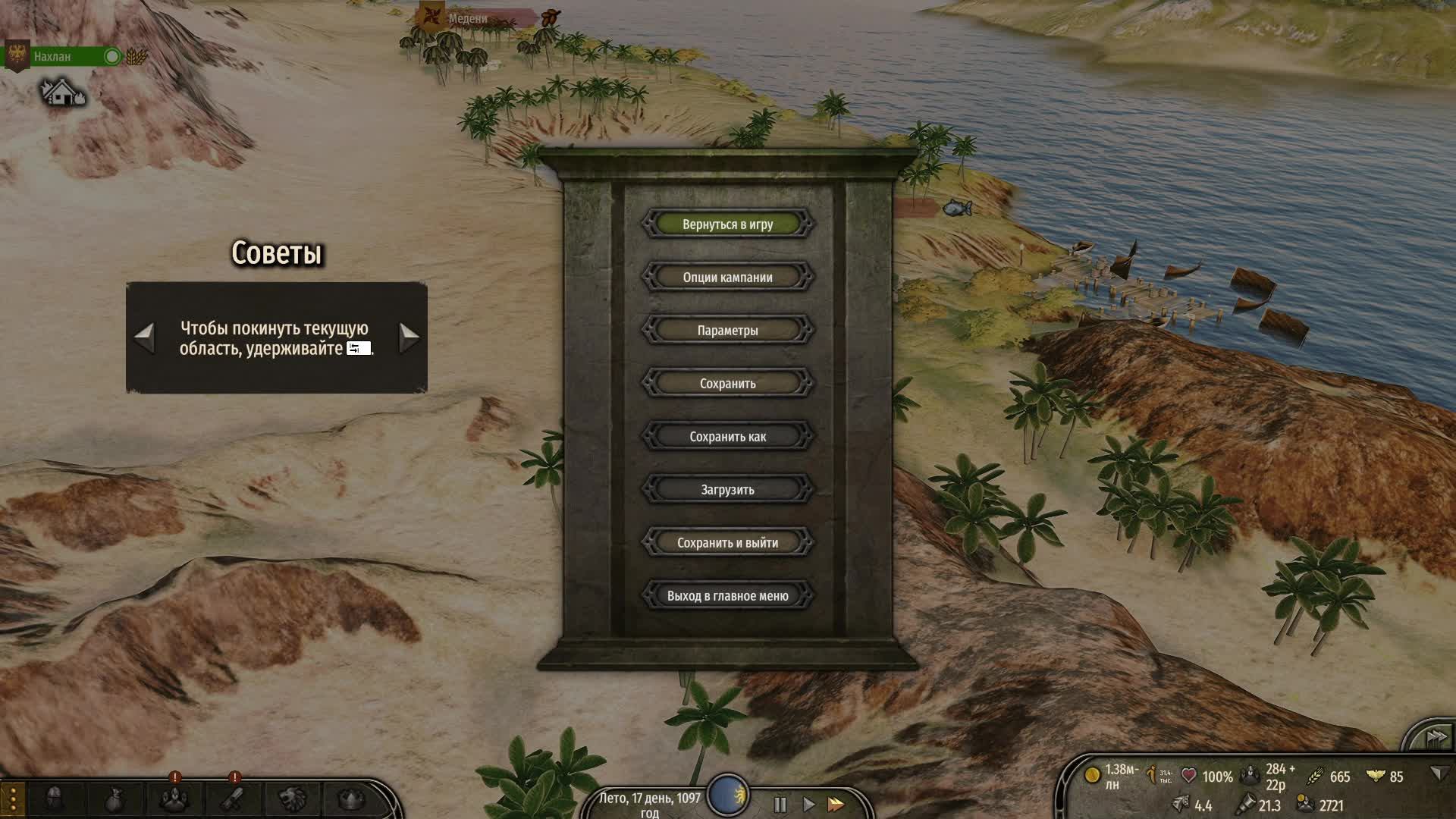This screenshot has height=819, width=1456.
Task: Open the party troops icon
Action: (x=174, y=799)
